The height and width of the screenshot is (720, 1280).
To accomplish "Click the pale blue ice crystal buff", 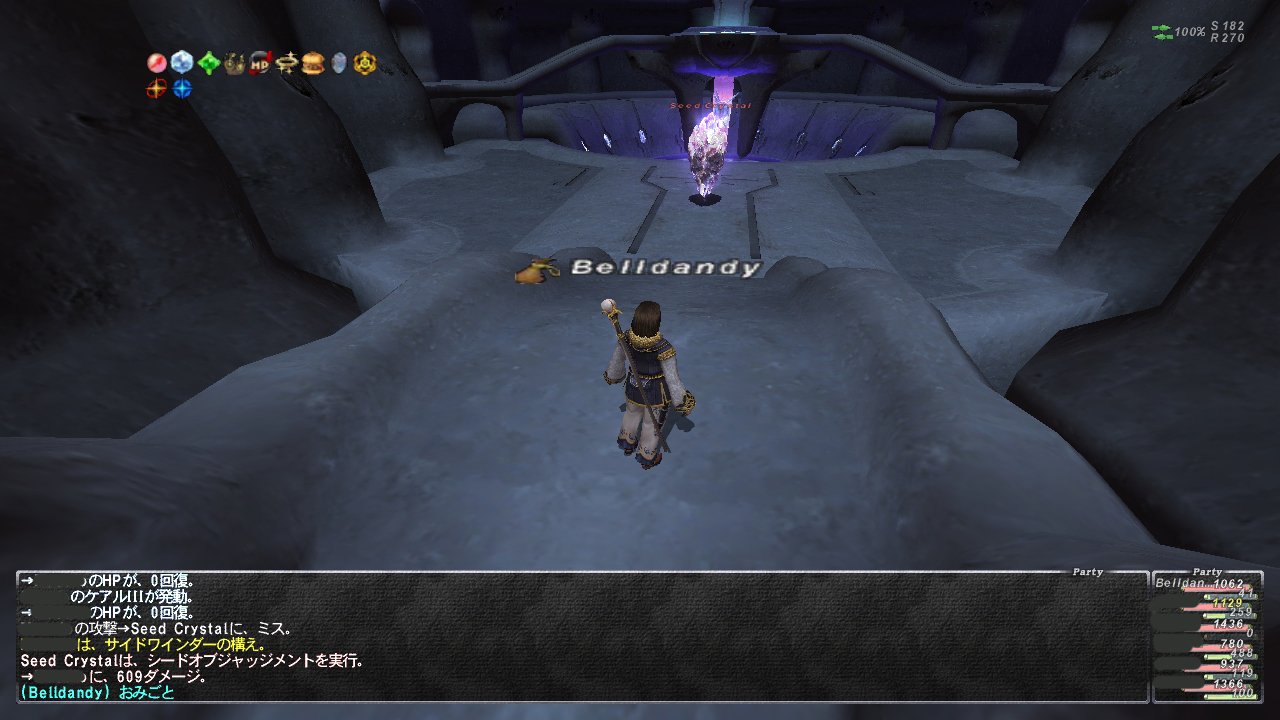I will (182, 63).
